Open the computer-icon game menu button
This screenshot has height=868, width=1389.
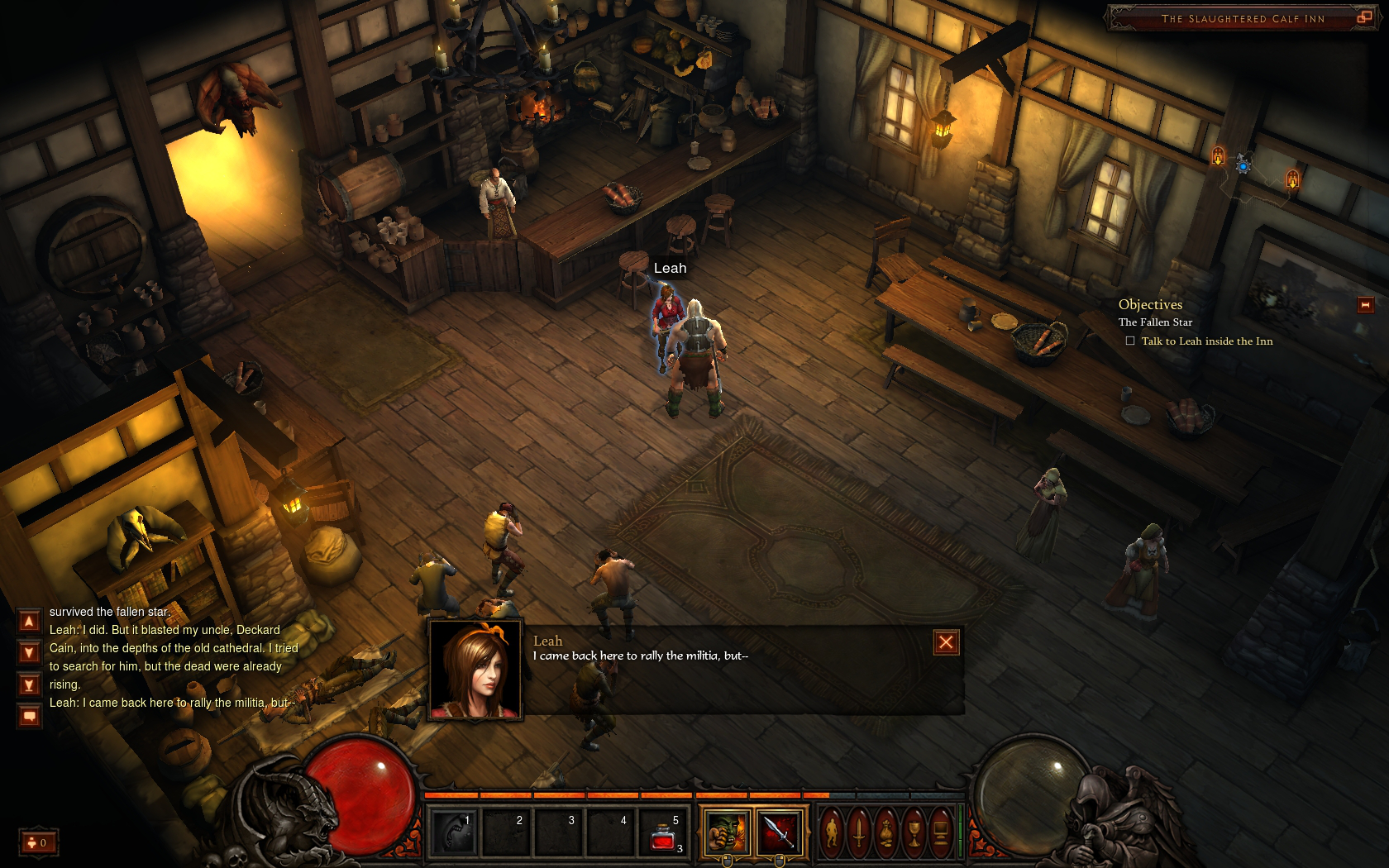click(941, 832)
